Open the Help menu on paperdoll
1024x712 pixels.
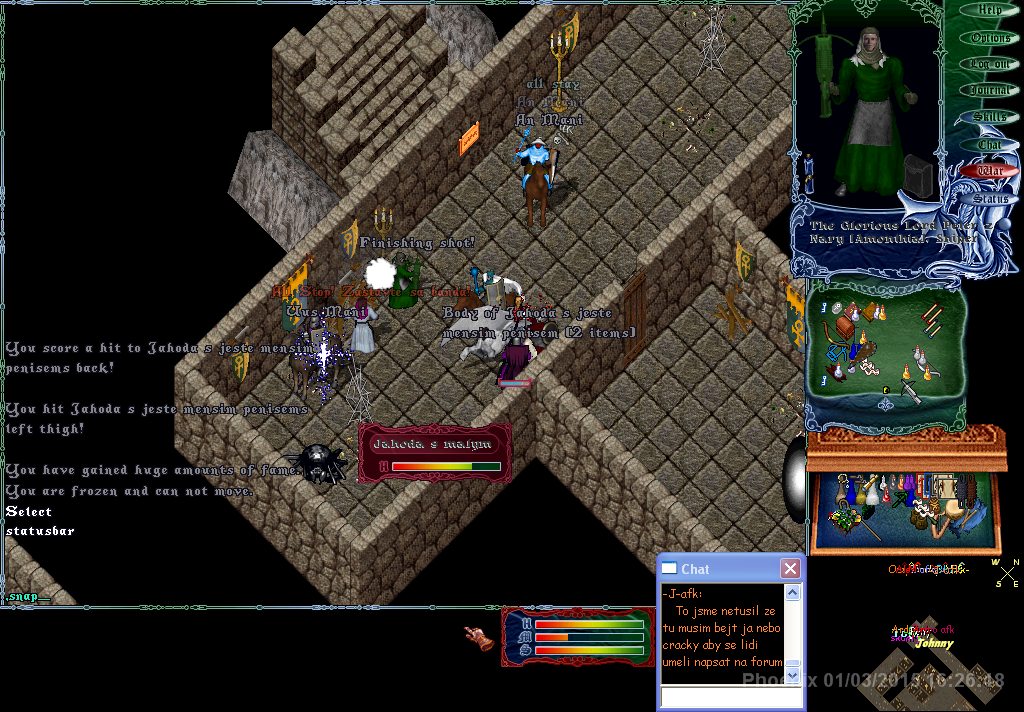(x=989, y=11)
